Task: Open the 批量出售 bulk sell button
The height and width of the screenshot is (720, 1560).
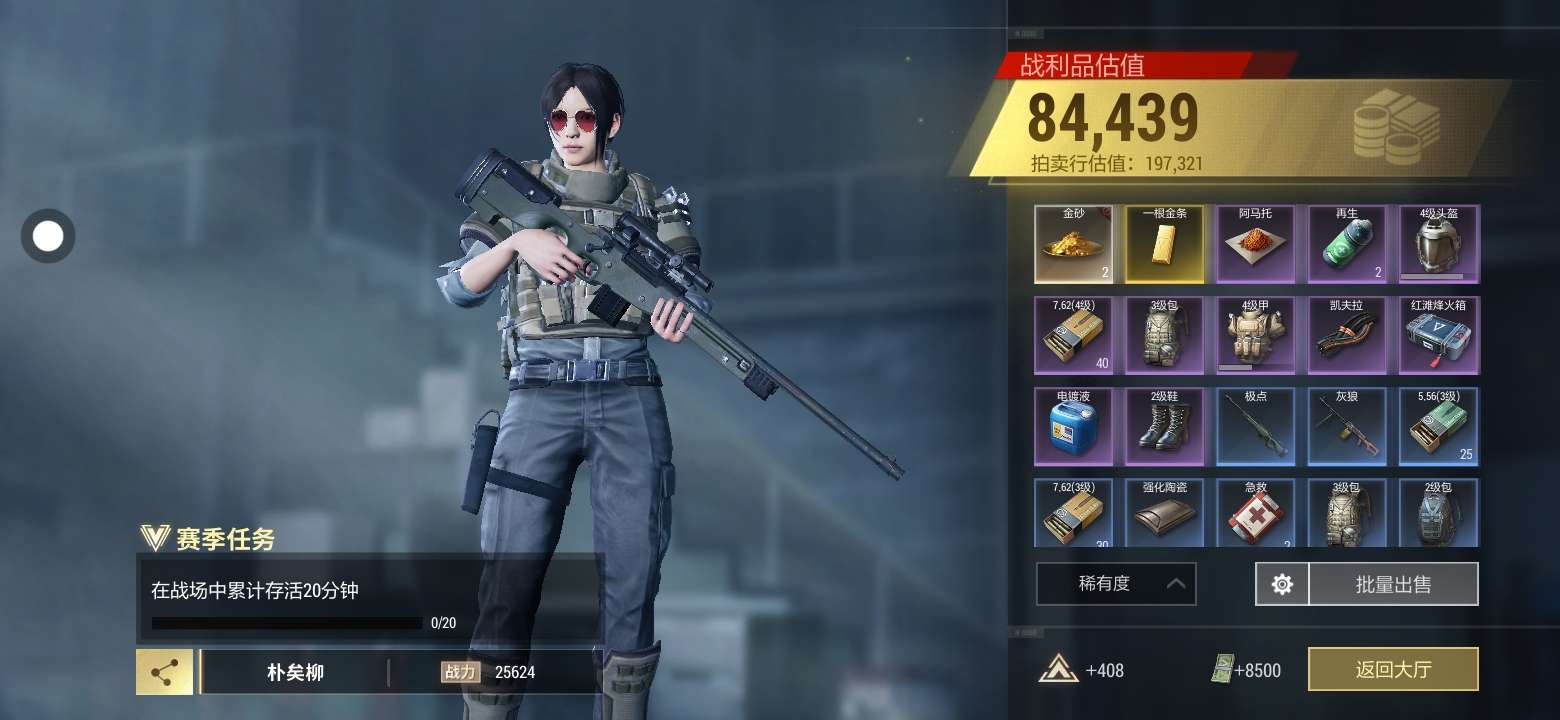Action: [x=1392, y=584]
